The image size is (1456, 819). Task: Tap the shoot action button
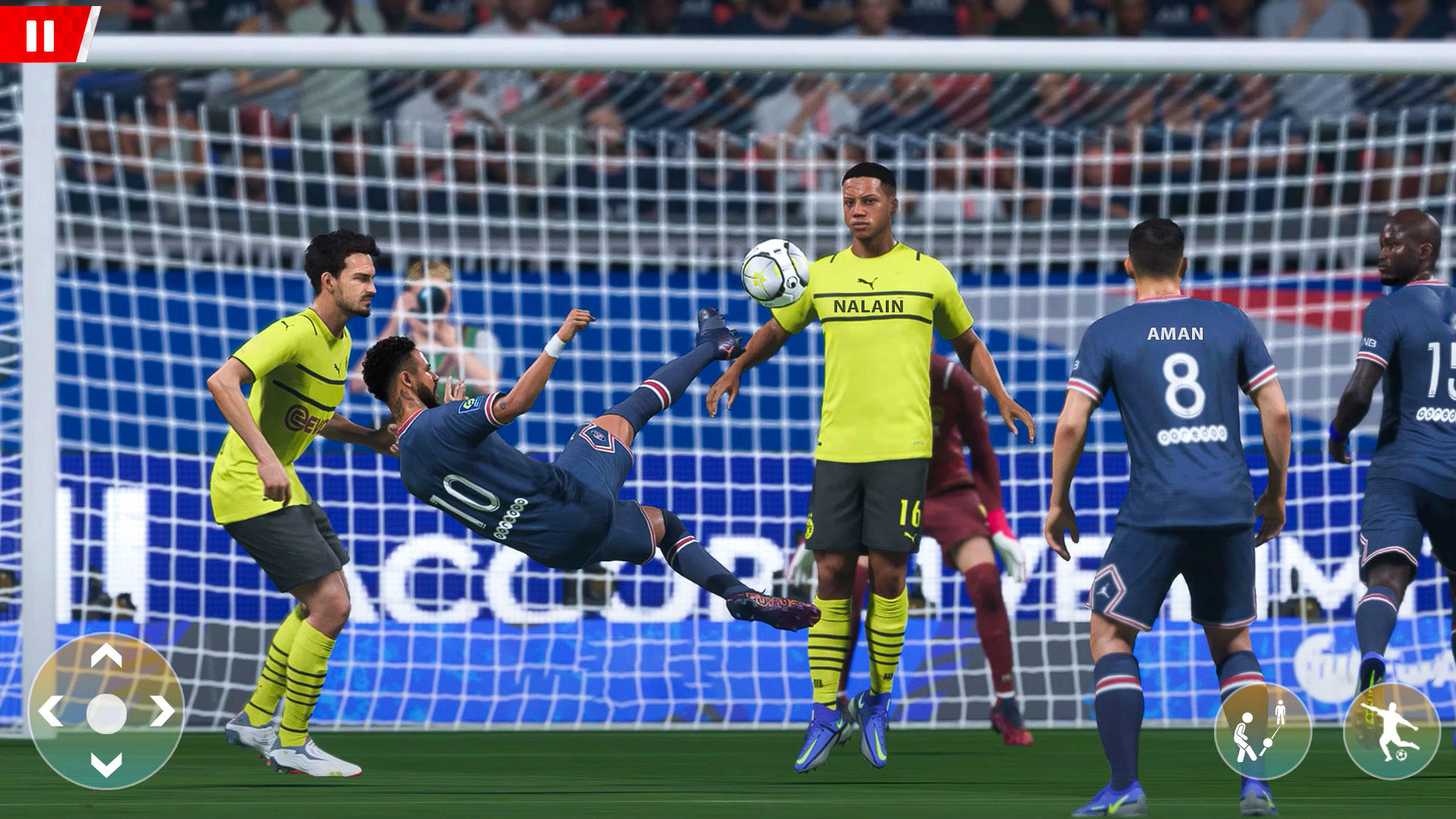[1394, 730]
